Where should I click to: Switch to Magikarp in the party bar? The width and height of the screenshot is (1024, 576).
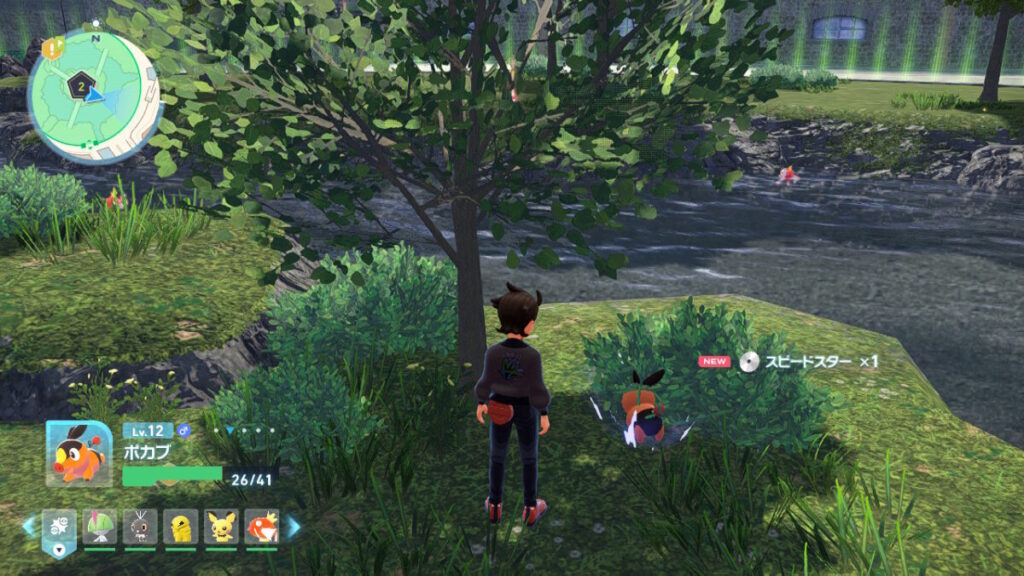pyautogui.click(x=261, y=526)
